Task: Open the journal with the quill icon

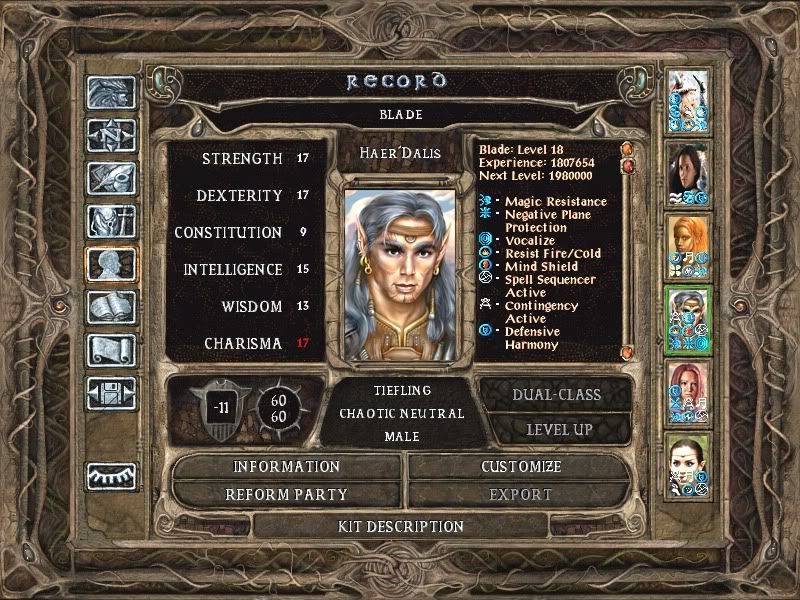Action: [x=110, y=178]
